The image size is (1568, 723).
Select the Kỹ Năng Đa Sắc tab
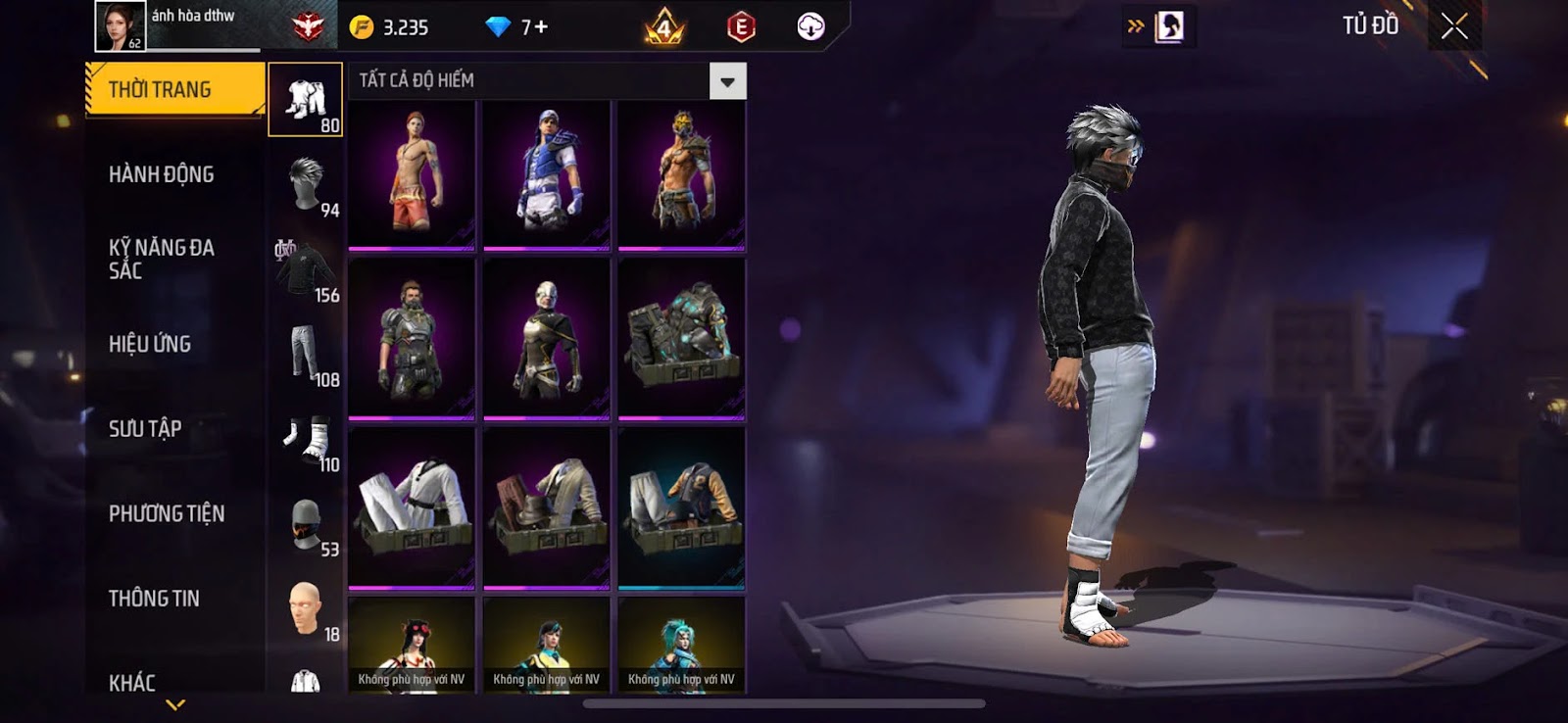click(162, 260)
